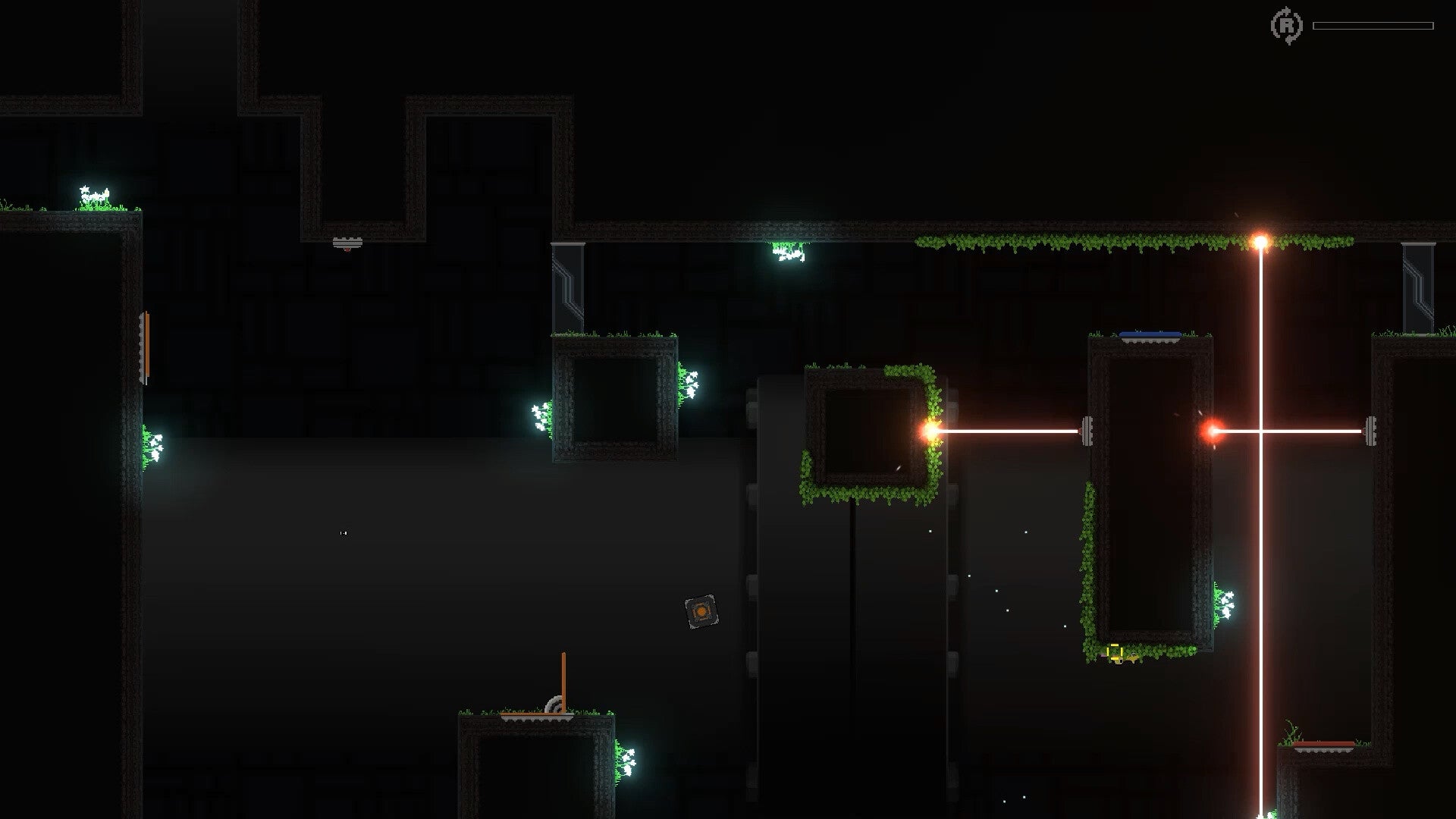Click the glowing orange laser emitter on the vine block
The height and width of the screenshot is (819, 1456).
[928, 430]
